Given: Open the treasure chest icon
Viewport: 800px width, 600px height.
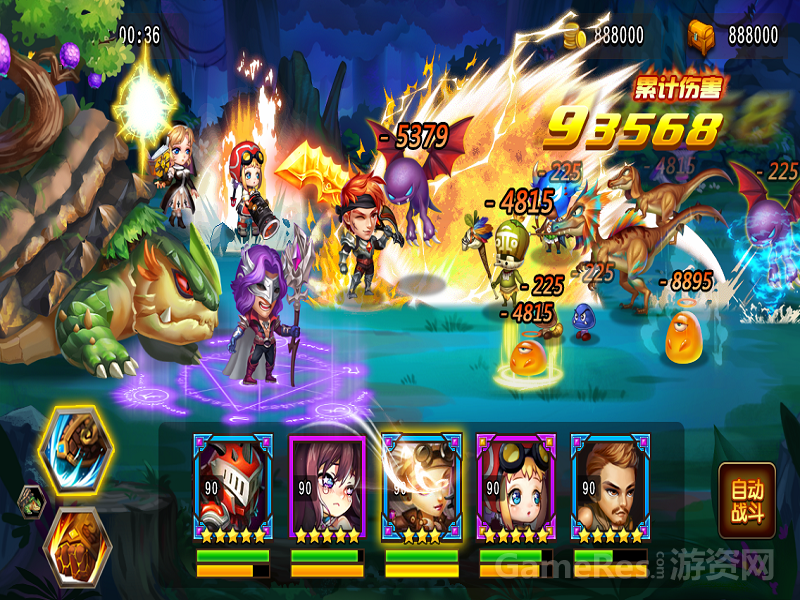Looking at the screenshot, I should [703, 36].
